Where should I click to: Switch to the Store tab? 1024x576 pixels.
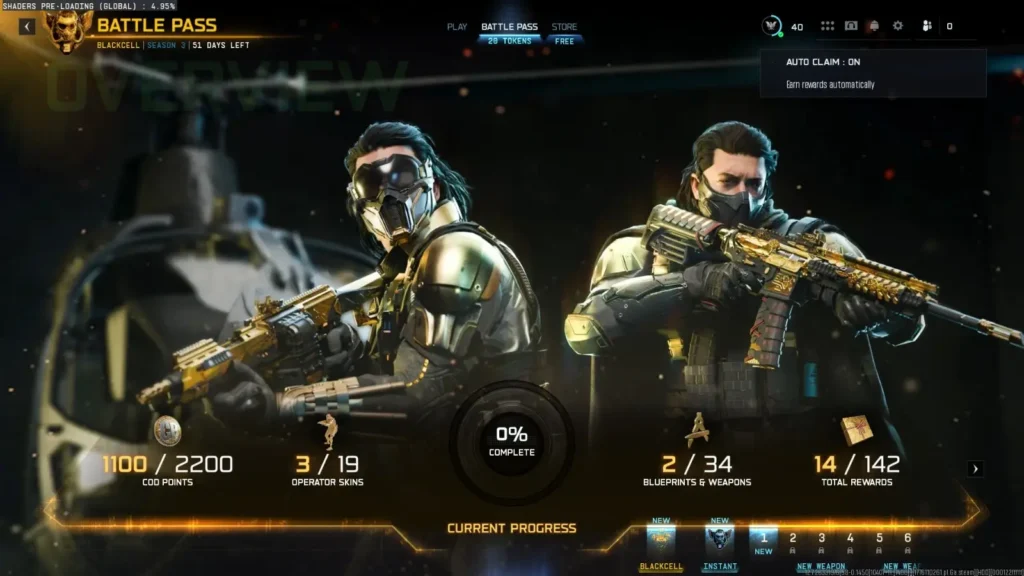(x=564, y=27)
